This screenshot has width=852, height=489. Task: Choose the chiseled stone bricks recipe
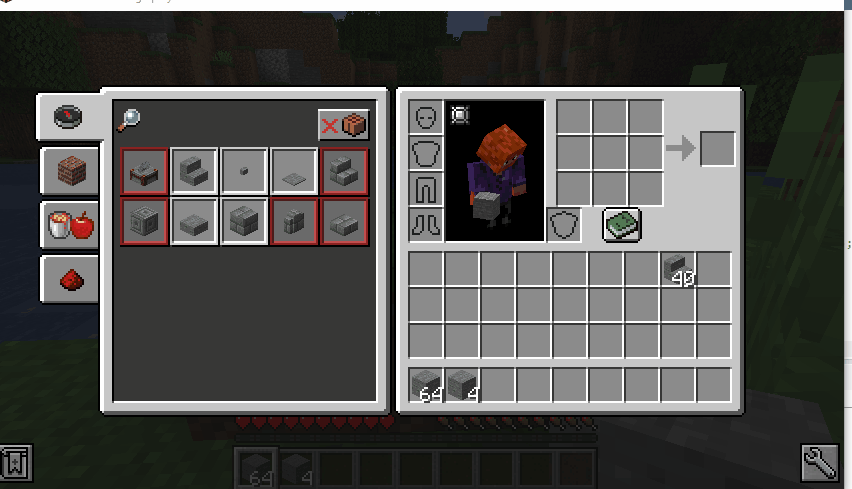pos(144,221)
